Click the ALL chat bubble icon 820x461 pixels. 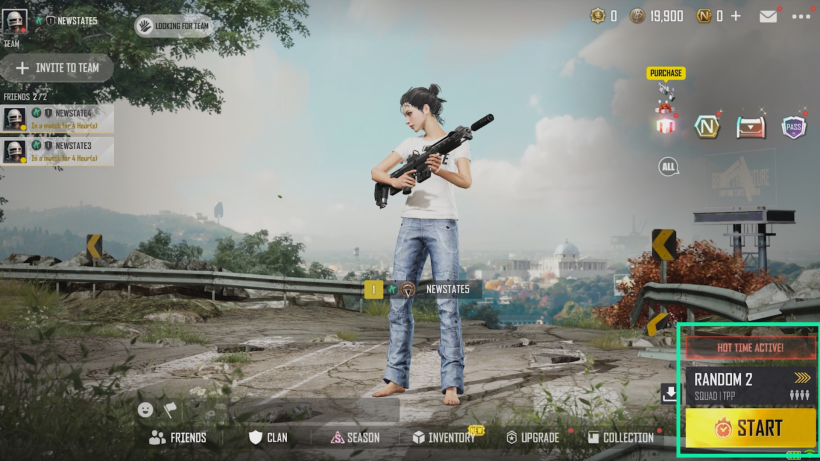pyautogui.click(x=669, y=166)
